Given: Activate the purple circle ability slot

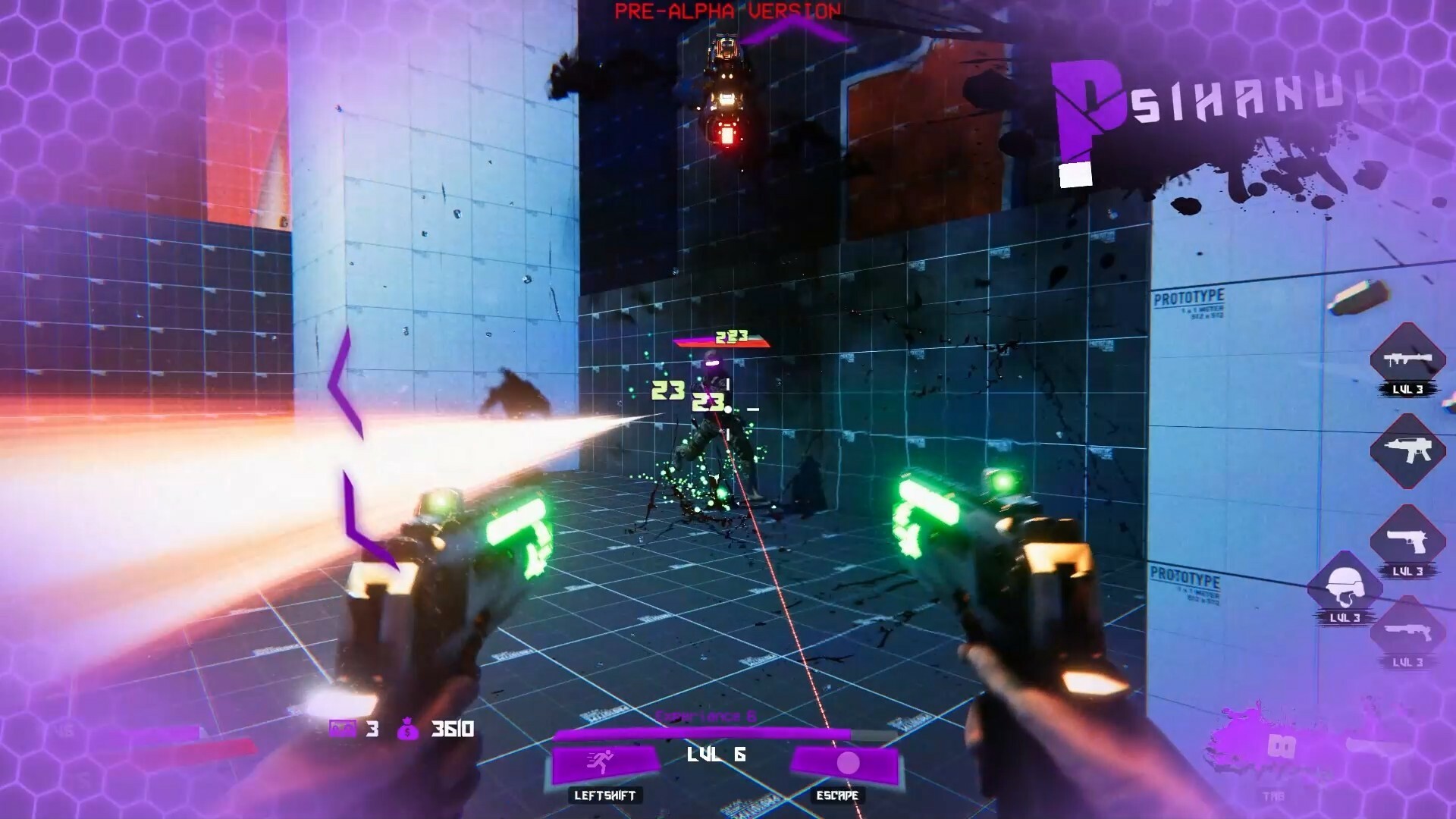Looking at the screenshot, I should 846,763.
